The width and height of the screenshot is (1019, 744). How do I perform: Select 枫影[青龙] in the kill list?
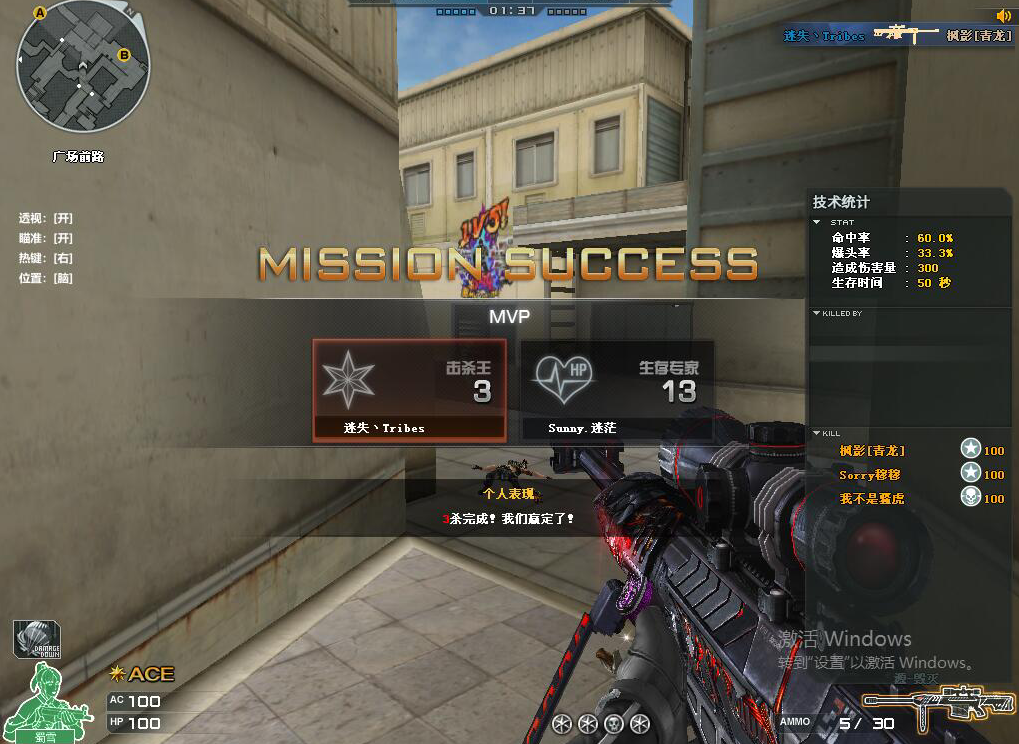point(872,451)
